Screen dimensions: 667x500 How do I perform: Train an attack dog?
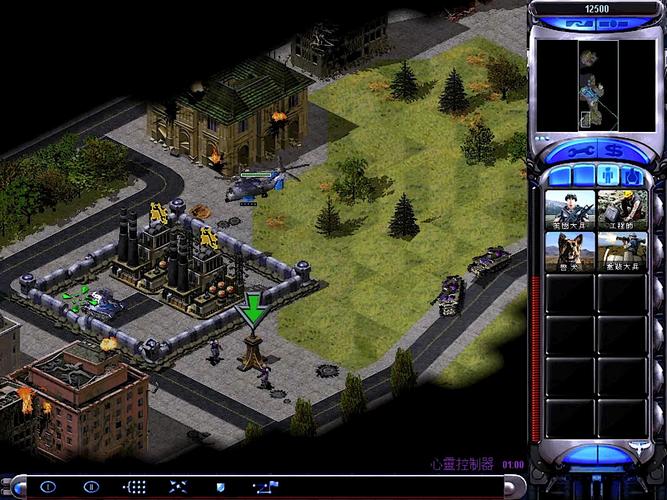click(x=571, y=252)
